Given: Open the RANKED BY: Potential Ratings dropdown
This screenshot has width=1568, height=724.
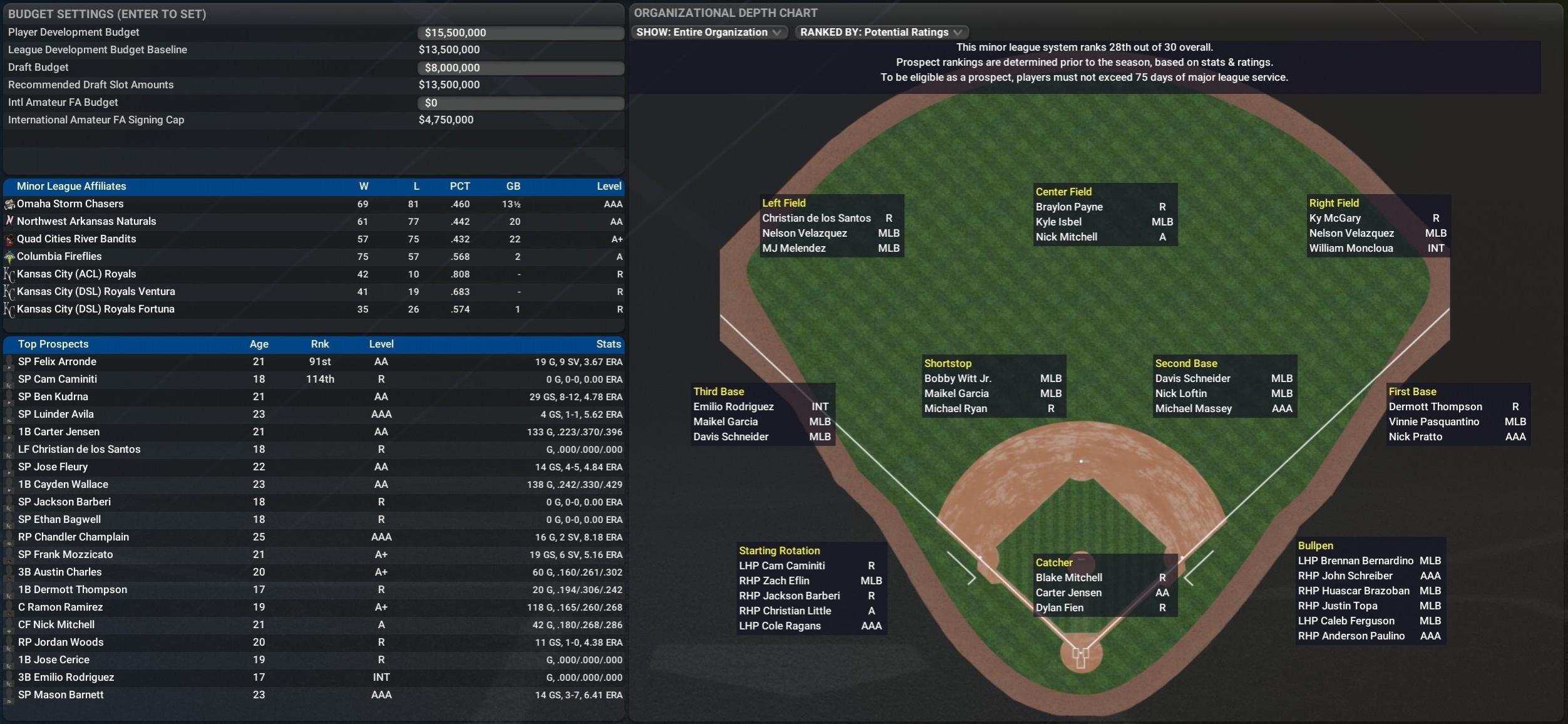Looking at the screenshot, I should (x=882, y=32).
